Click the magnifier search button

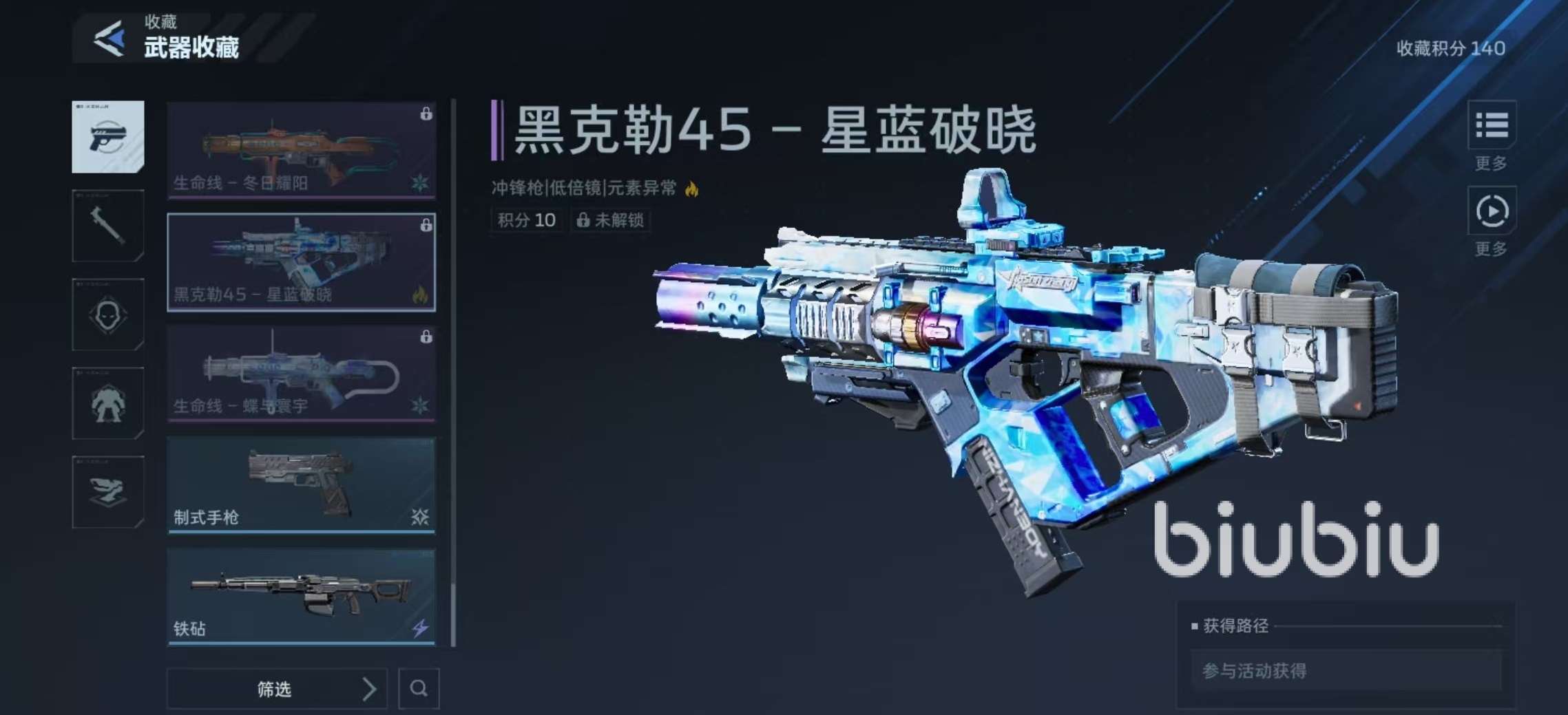pyautogui.click(x=419, y=688)
